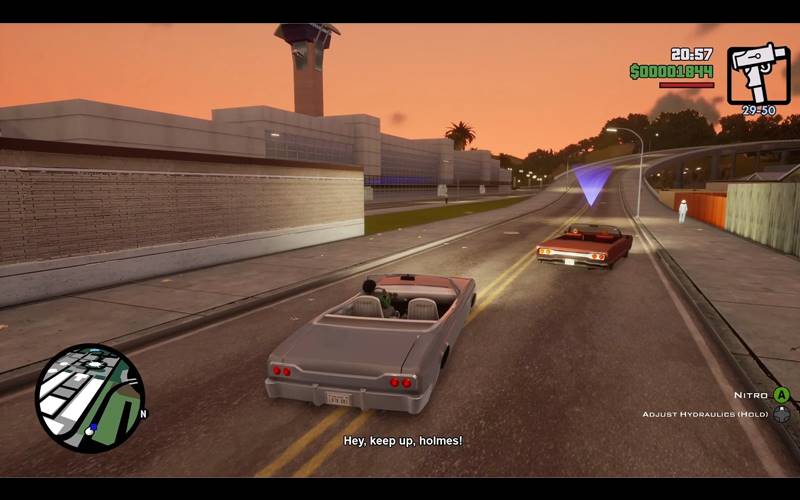Select the SMG weapon icon
The height and width of the screenshot is (500, 800).
point(758,73)
